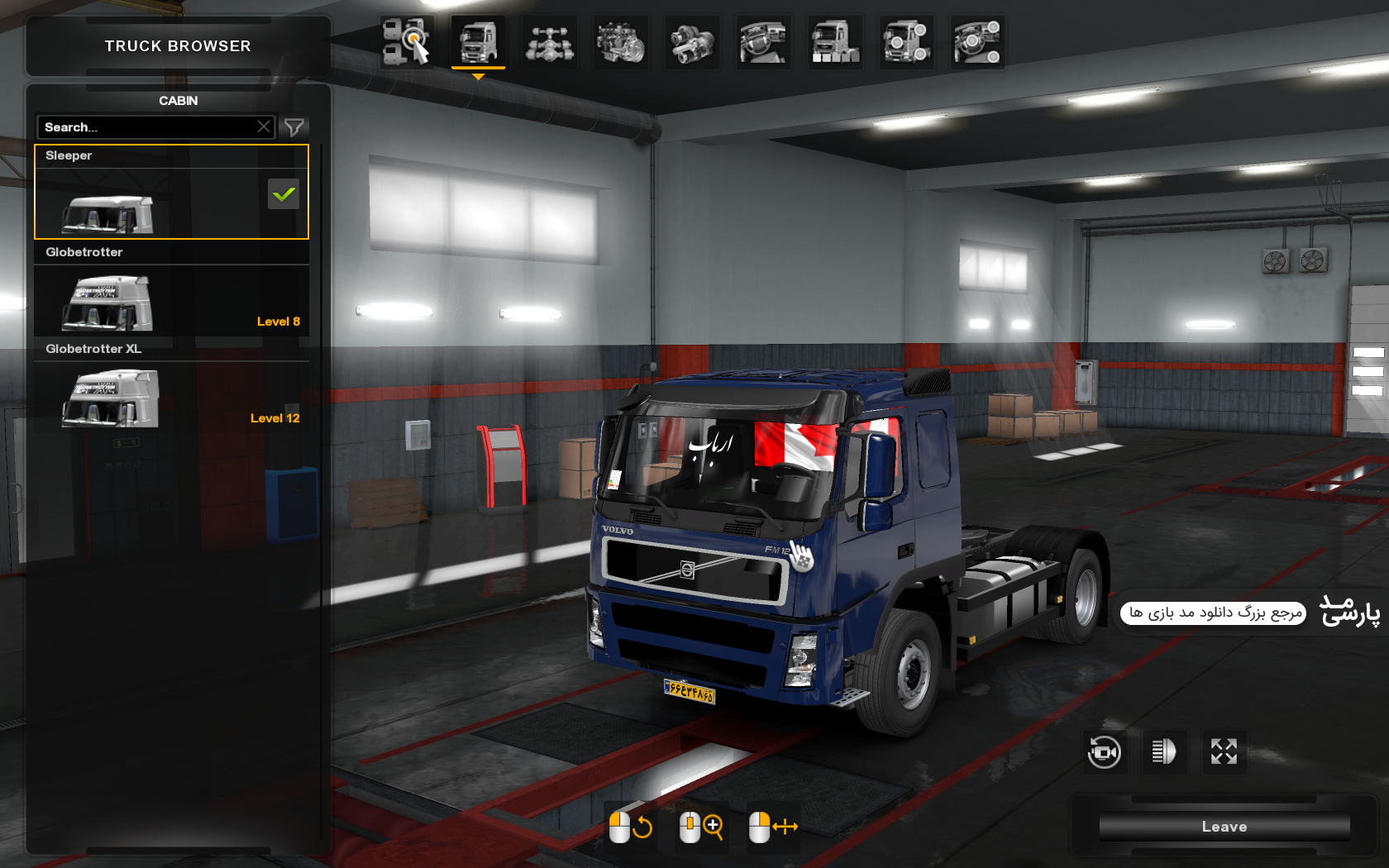Switch to the transmission gearbox tab
This screenshot has width=1389, height=868.
coord(692,41)
